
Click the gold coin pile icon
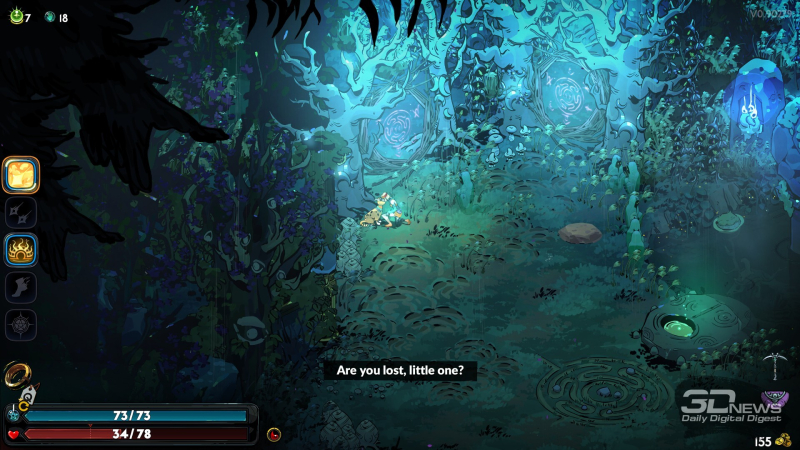[783, 440]
